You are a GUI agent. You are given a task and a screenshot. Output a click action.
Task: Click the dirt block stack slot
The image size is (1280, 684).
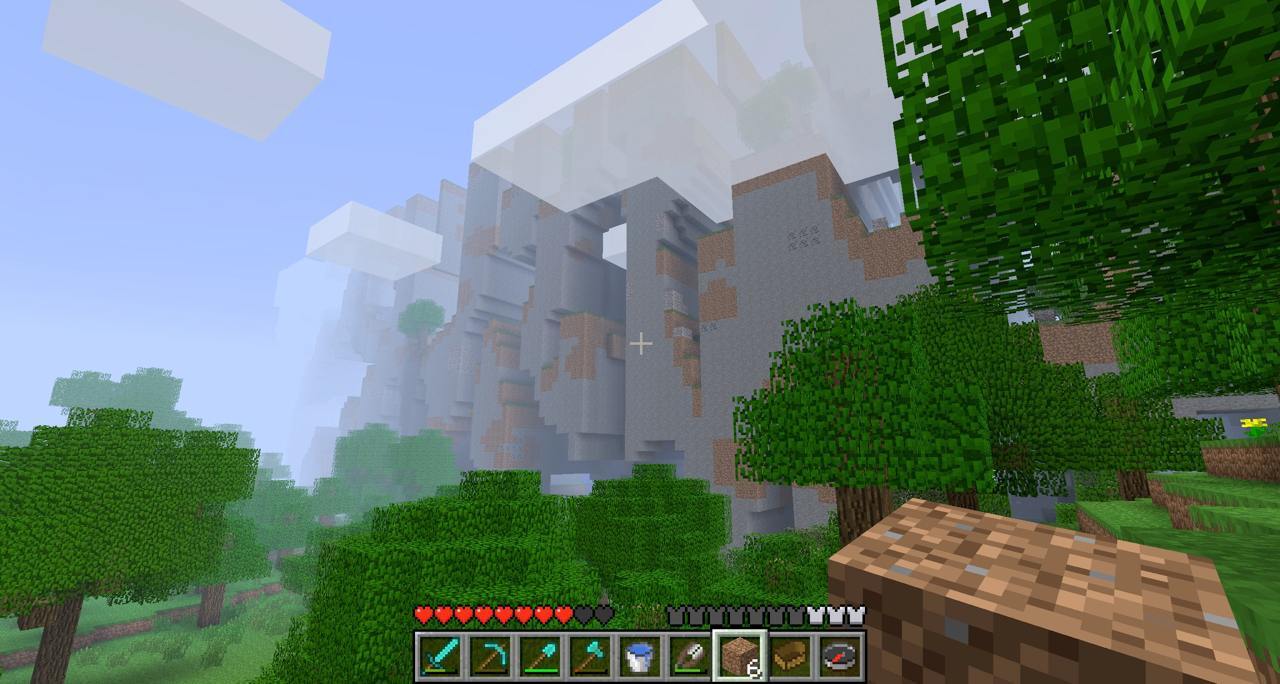coord(740,656)
